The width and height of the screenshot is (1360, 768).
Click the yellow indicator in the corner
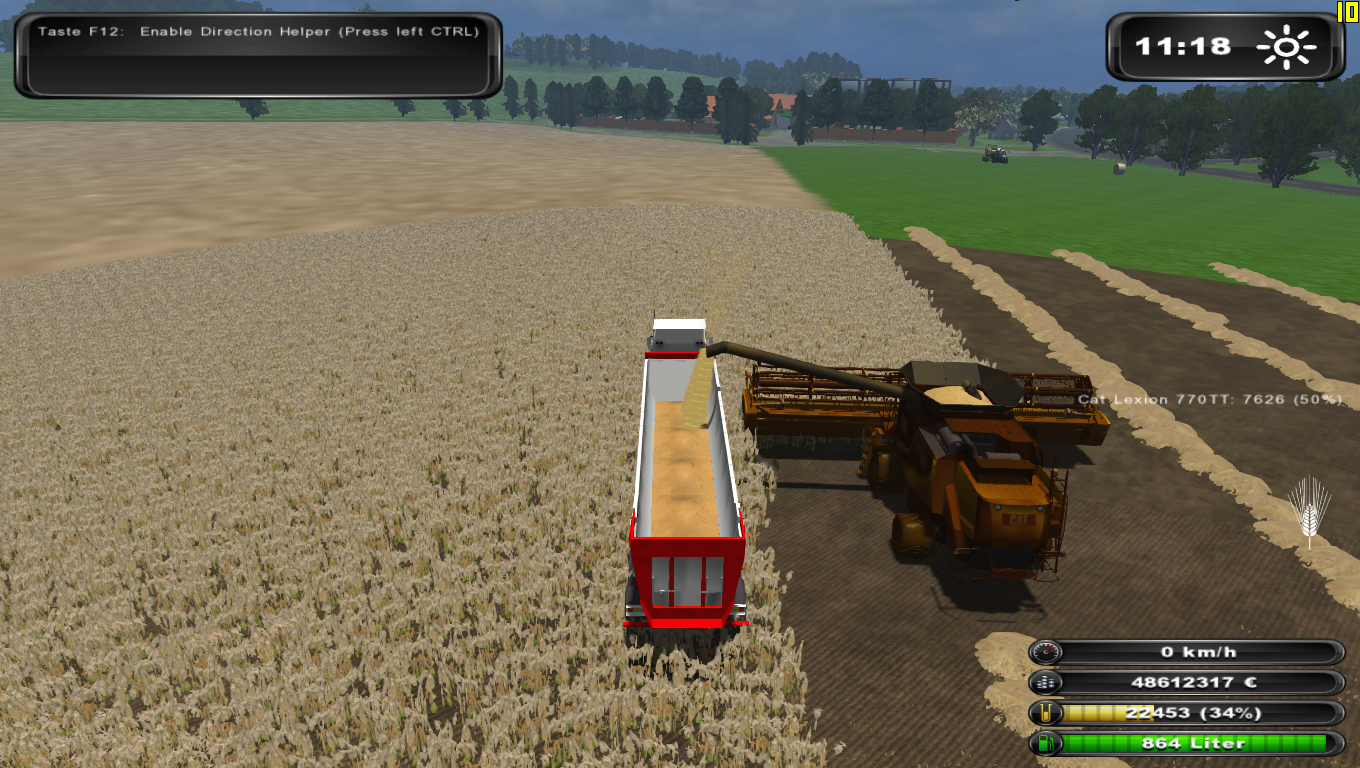pyautogui.click(x=1347, y=11)
